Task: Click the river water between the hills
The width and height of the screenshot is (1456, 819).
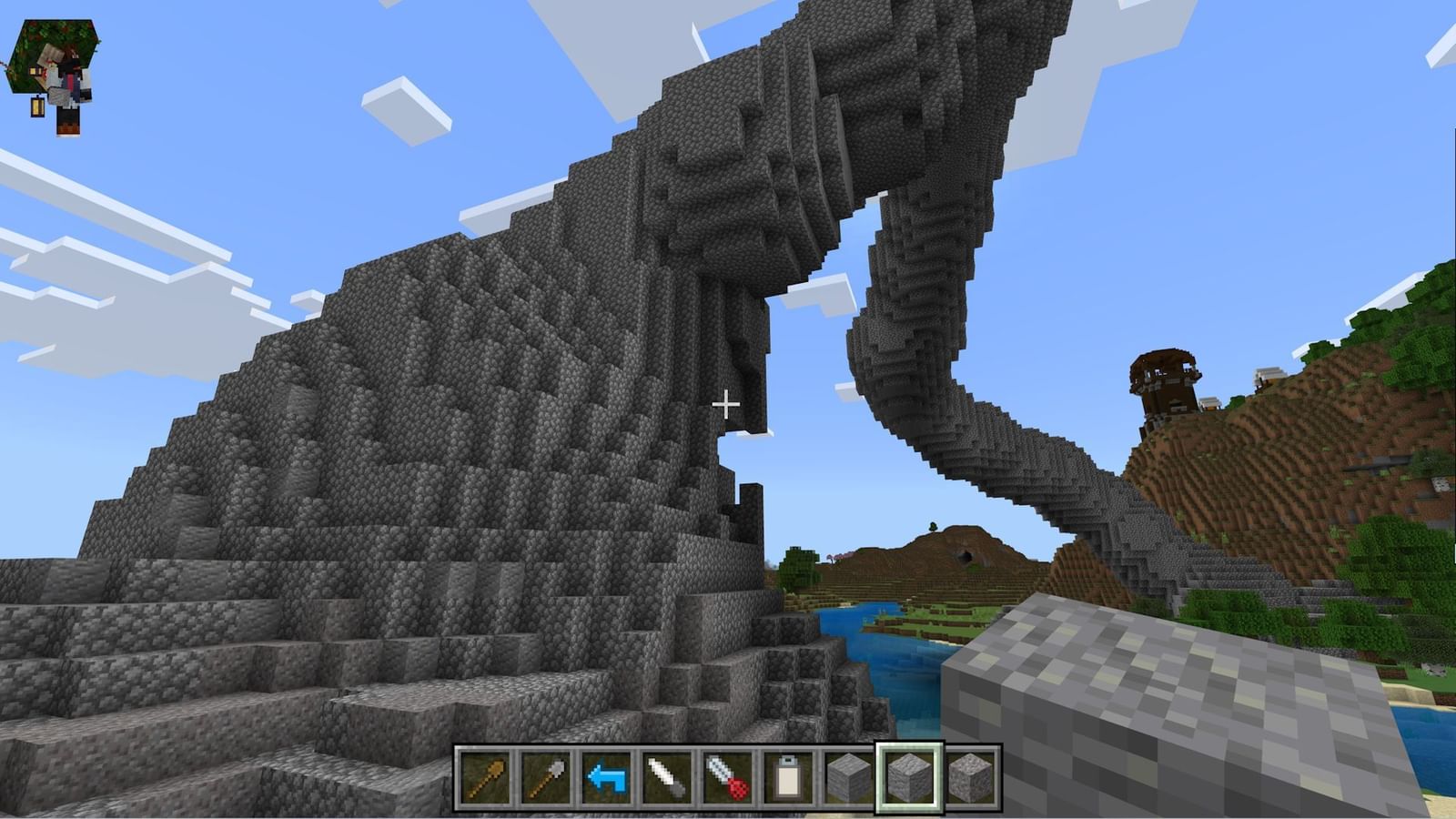Action: [901, 673]
